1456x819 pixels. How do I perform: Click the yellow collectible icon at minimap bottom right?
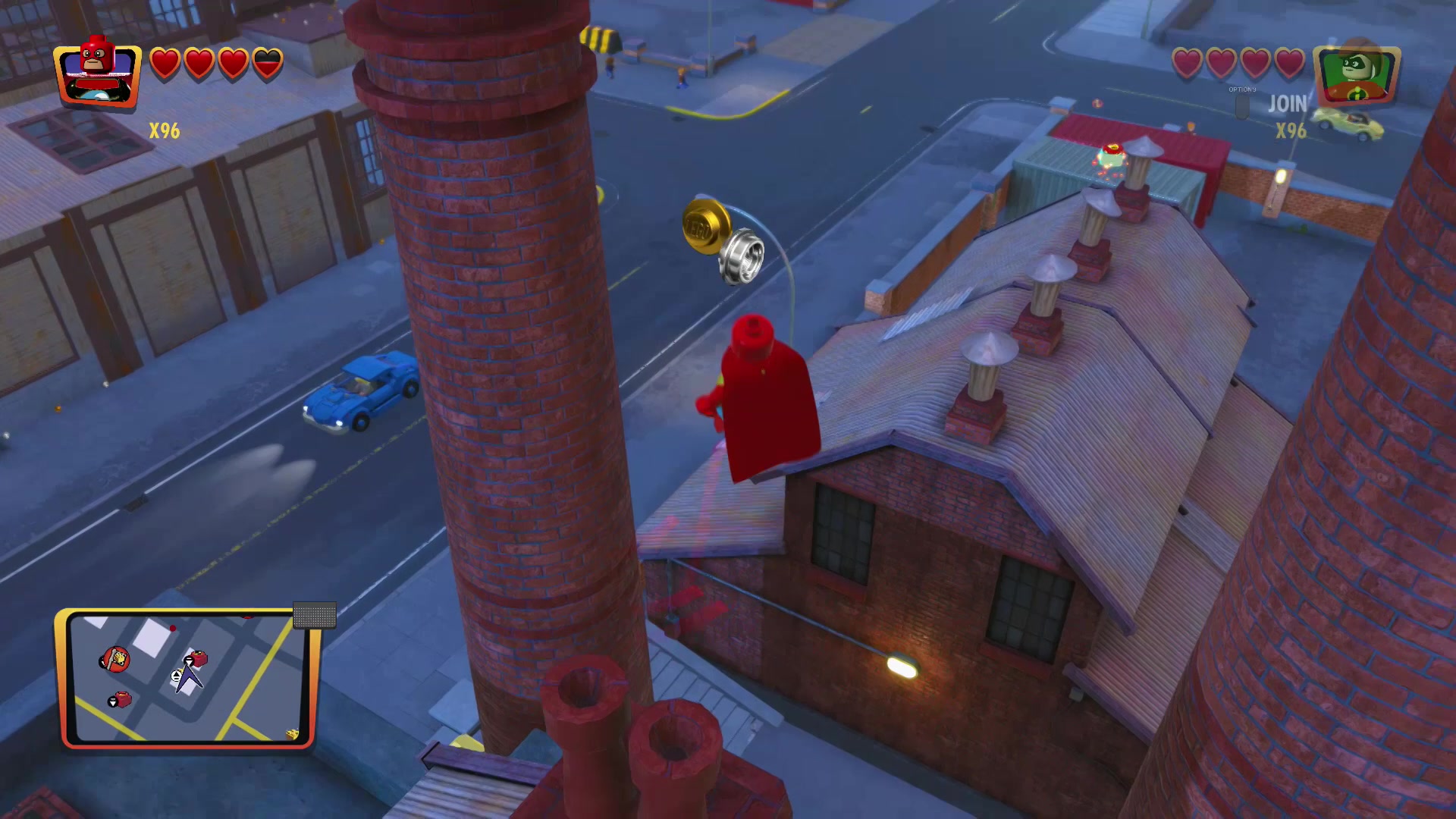coord(291,734)
